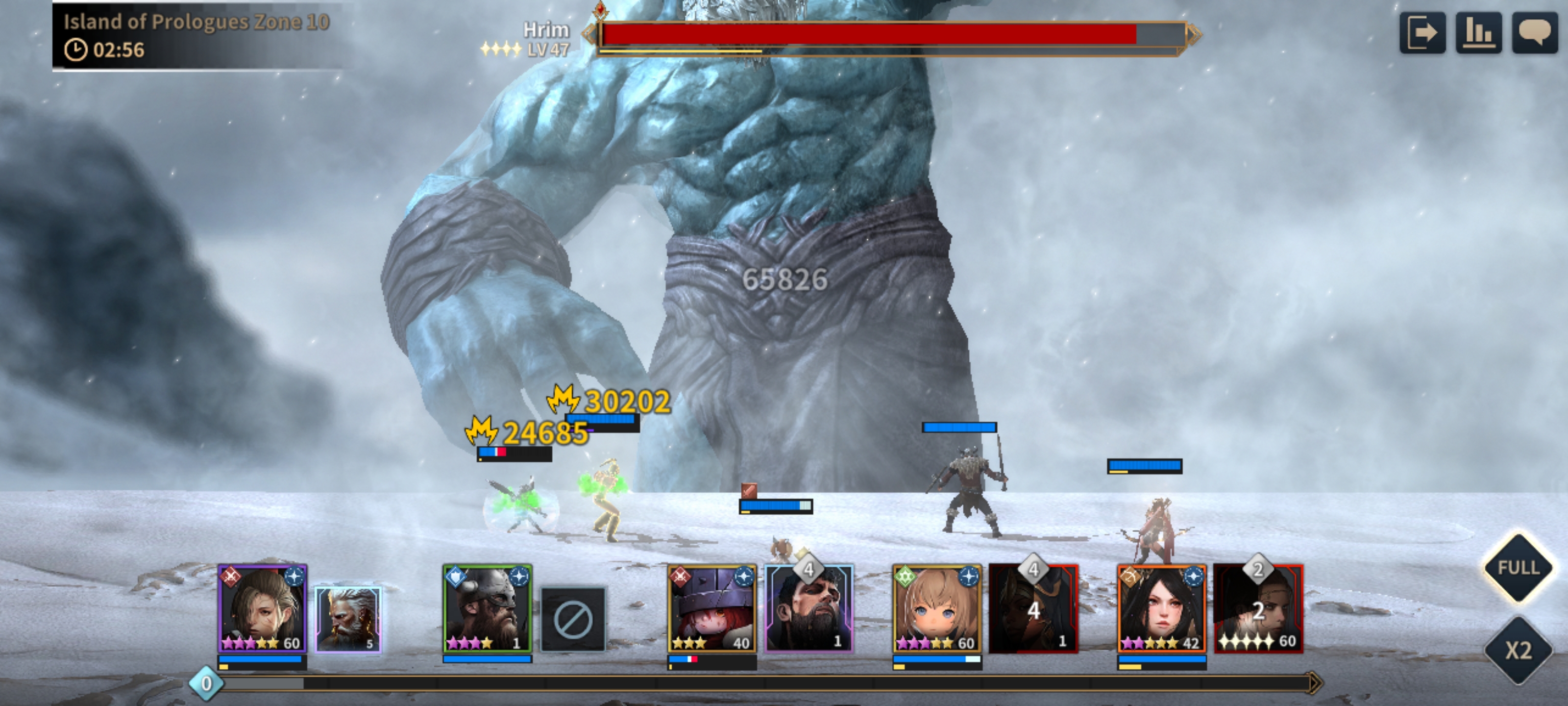1568x706 pixels.
Task: Select the black-haired woman level 42 portrait
Action: [x=1161, y=608]
